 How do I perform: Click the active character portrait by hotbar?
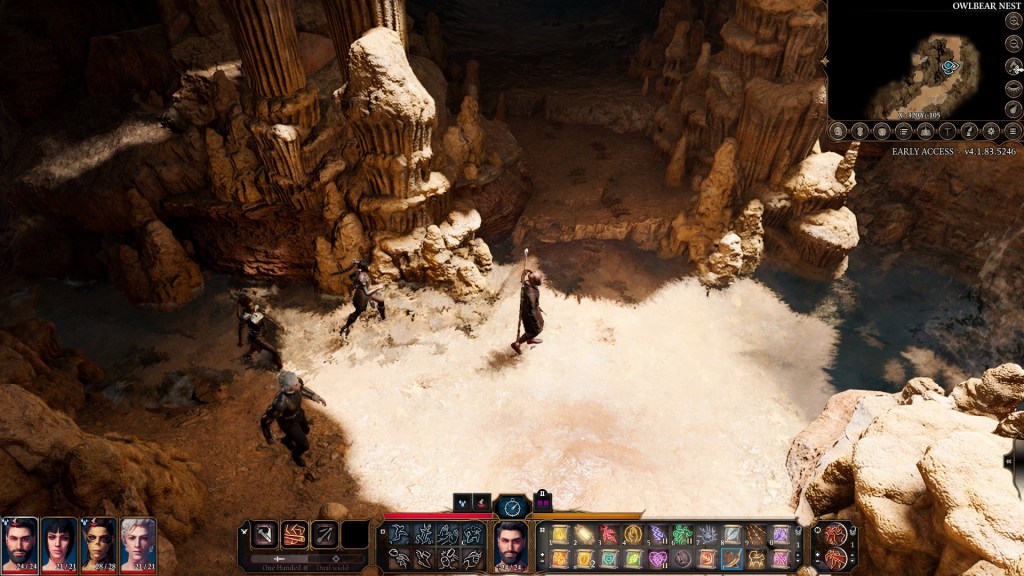[x=511, y=546]
